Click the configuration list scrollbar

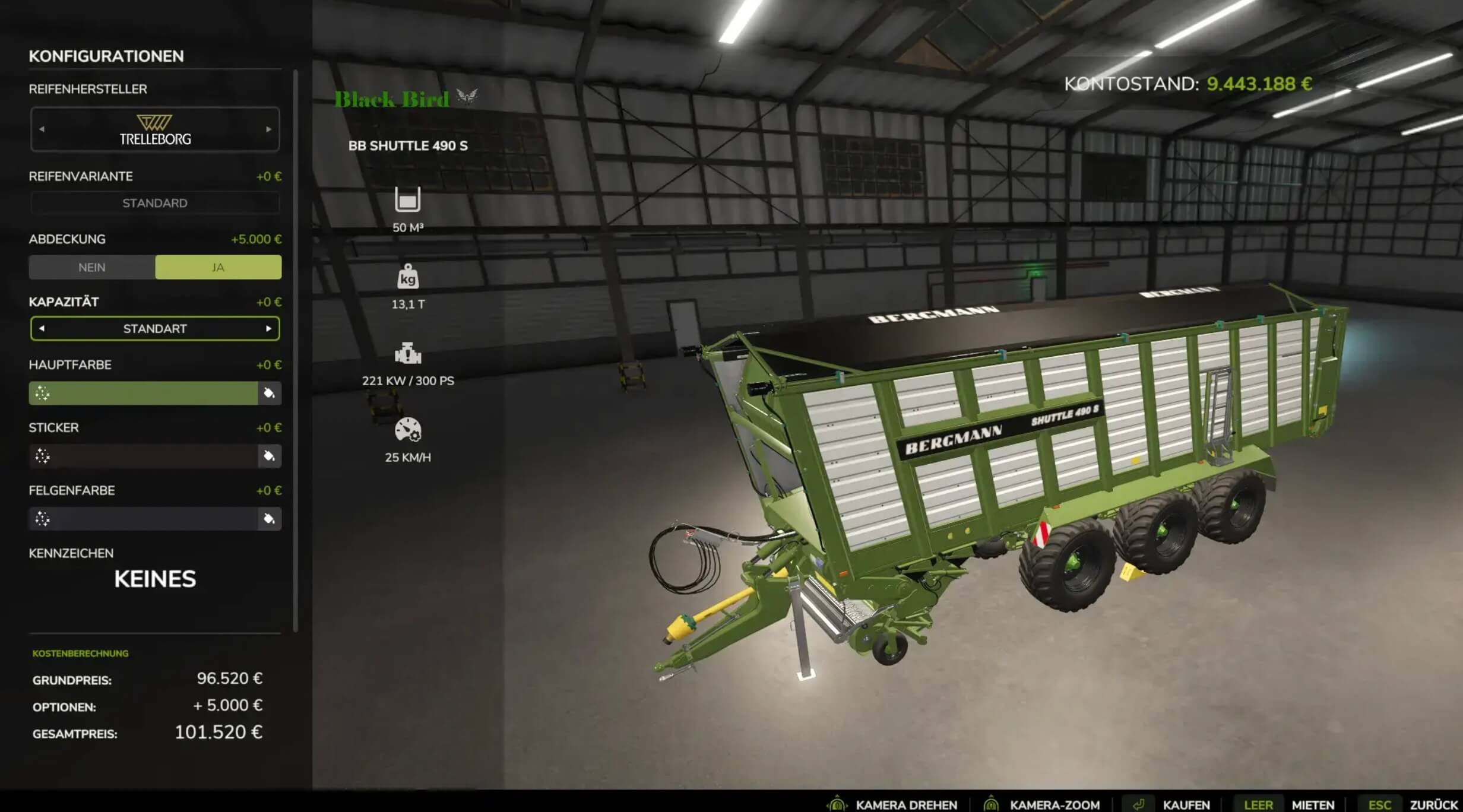pyautogui.click(x=295, y=350)
